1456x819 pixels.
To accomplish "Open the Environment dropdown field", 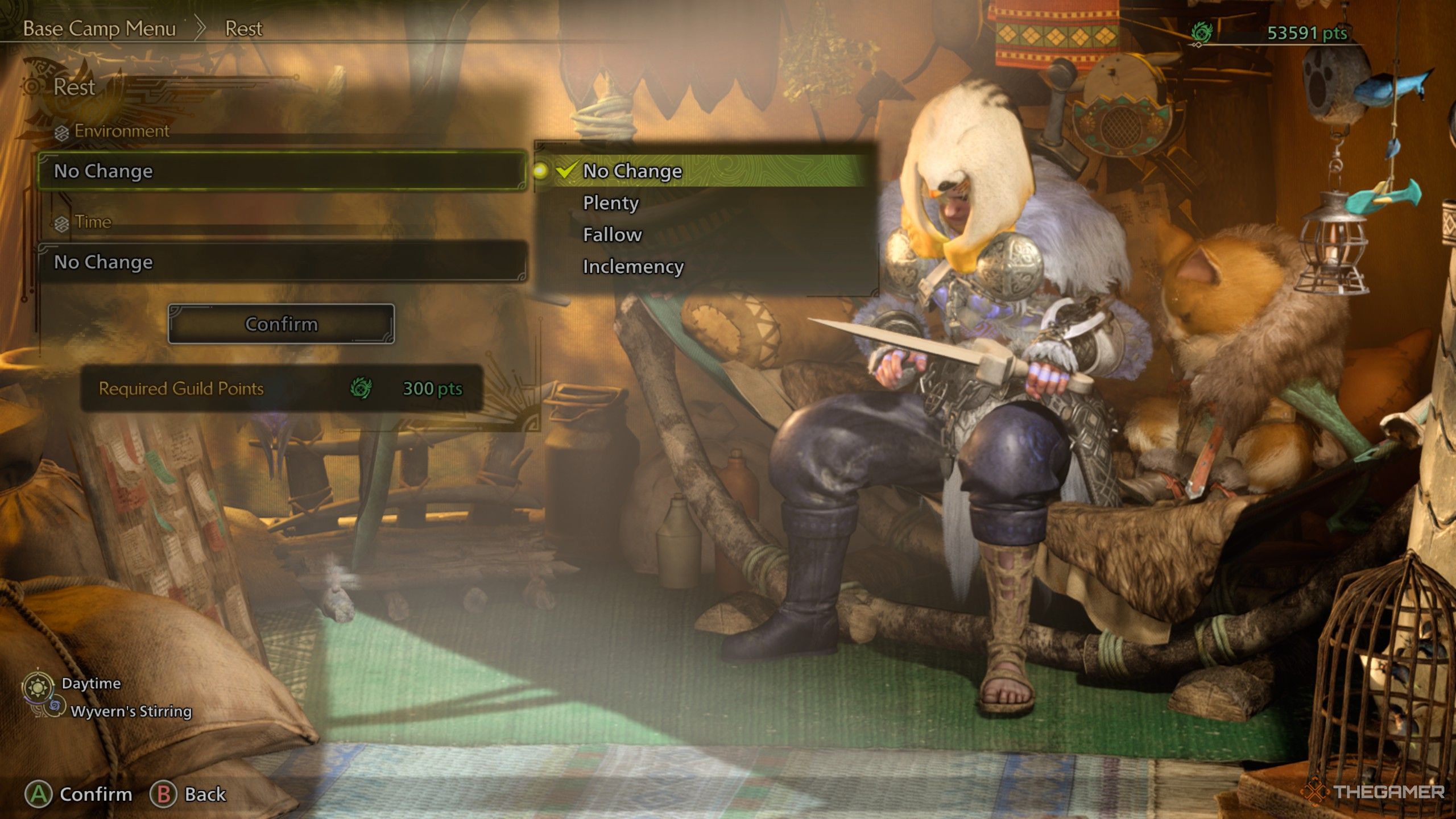I will [282, 171].
